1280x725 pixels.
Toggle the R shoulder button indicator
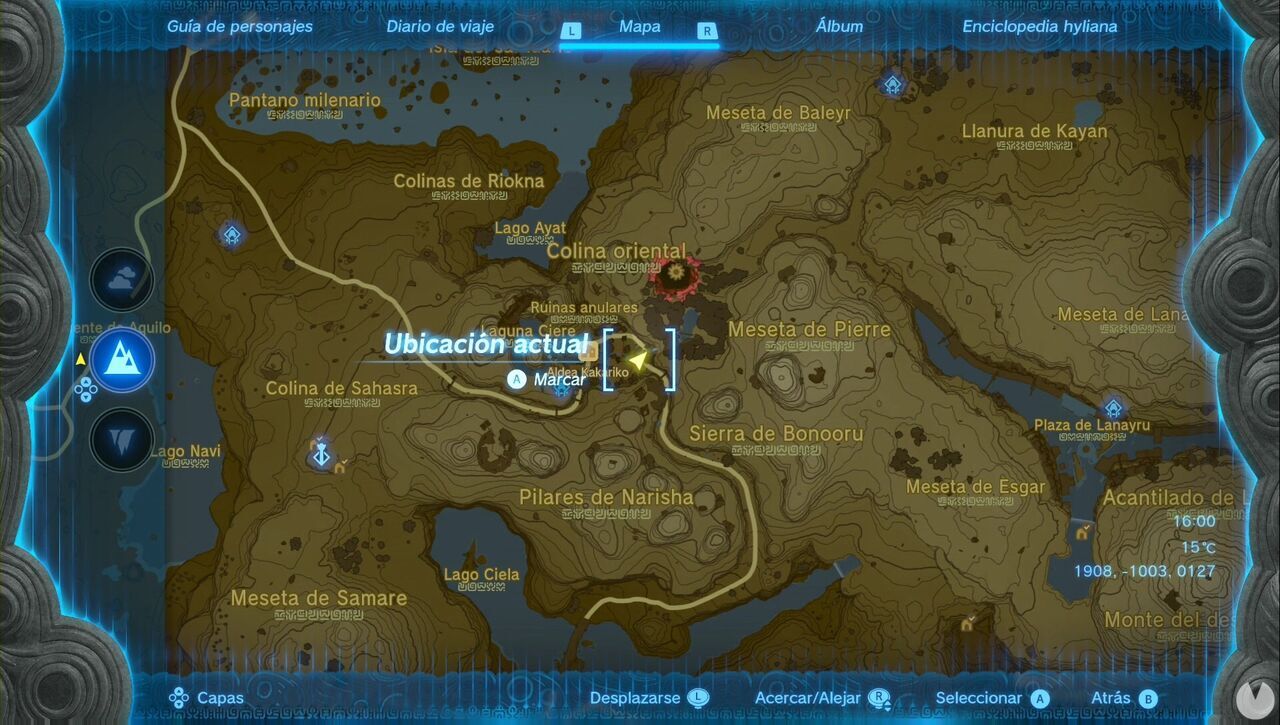point(707,31)
